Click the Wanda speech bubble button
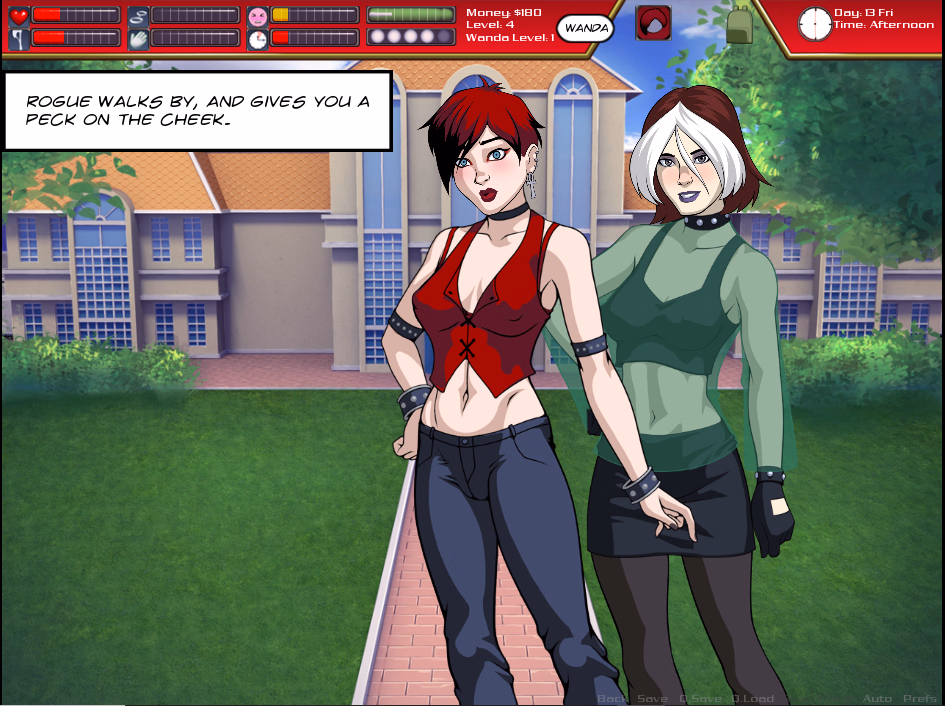945x706 pixels. [585, 27]
